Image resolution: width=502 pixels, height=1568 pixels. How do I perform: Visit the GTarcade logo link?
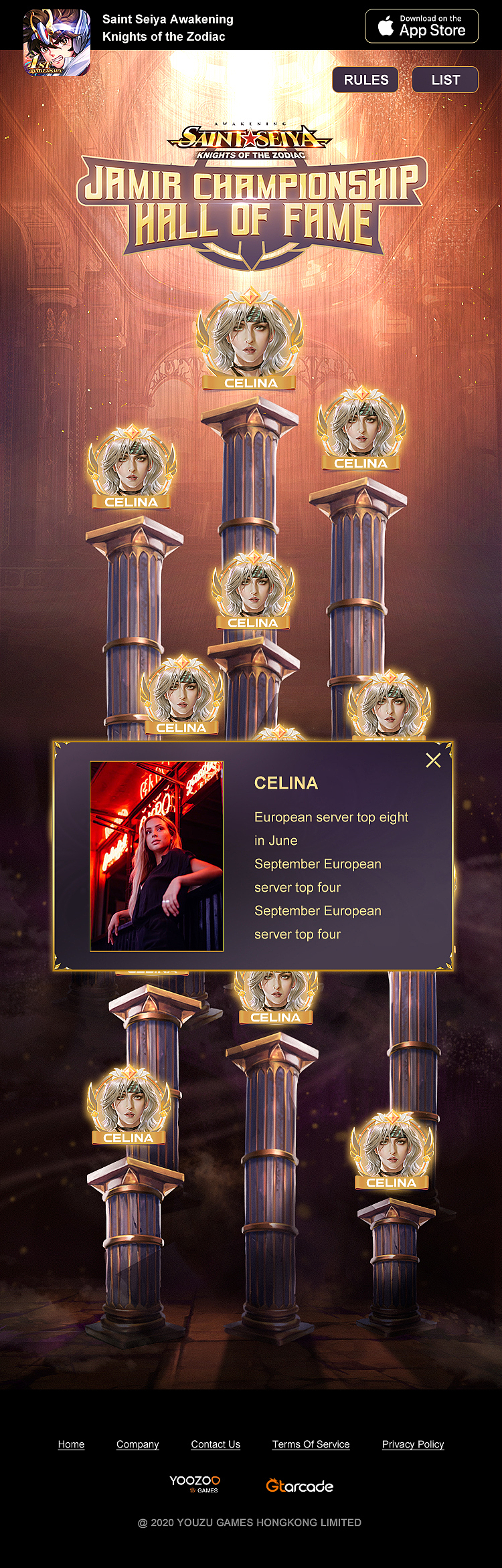300,1486
